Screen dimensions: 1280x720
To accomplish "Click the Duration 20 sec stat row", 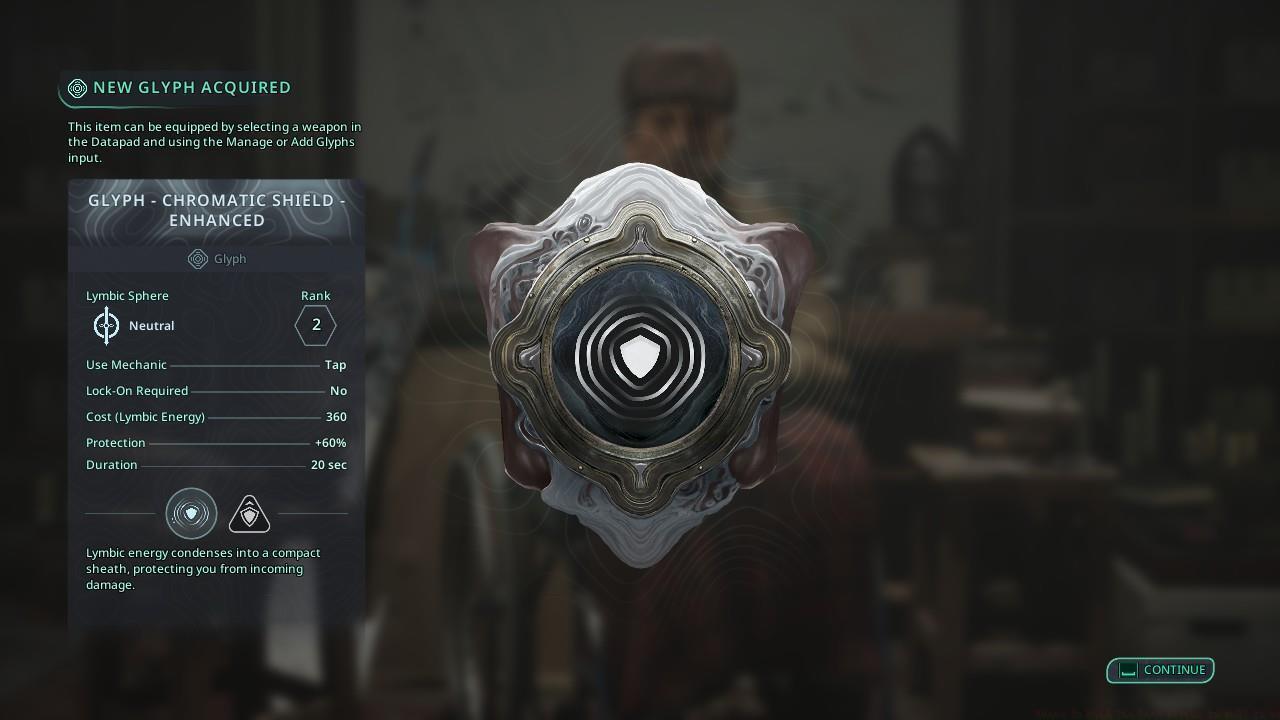I will pos(217,464).
